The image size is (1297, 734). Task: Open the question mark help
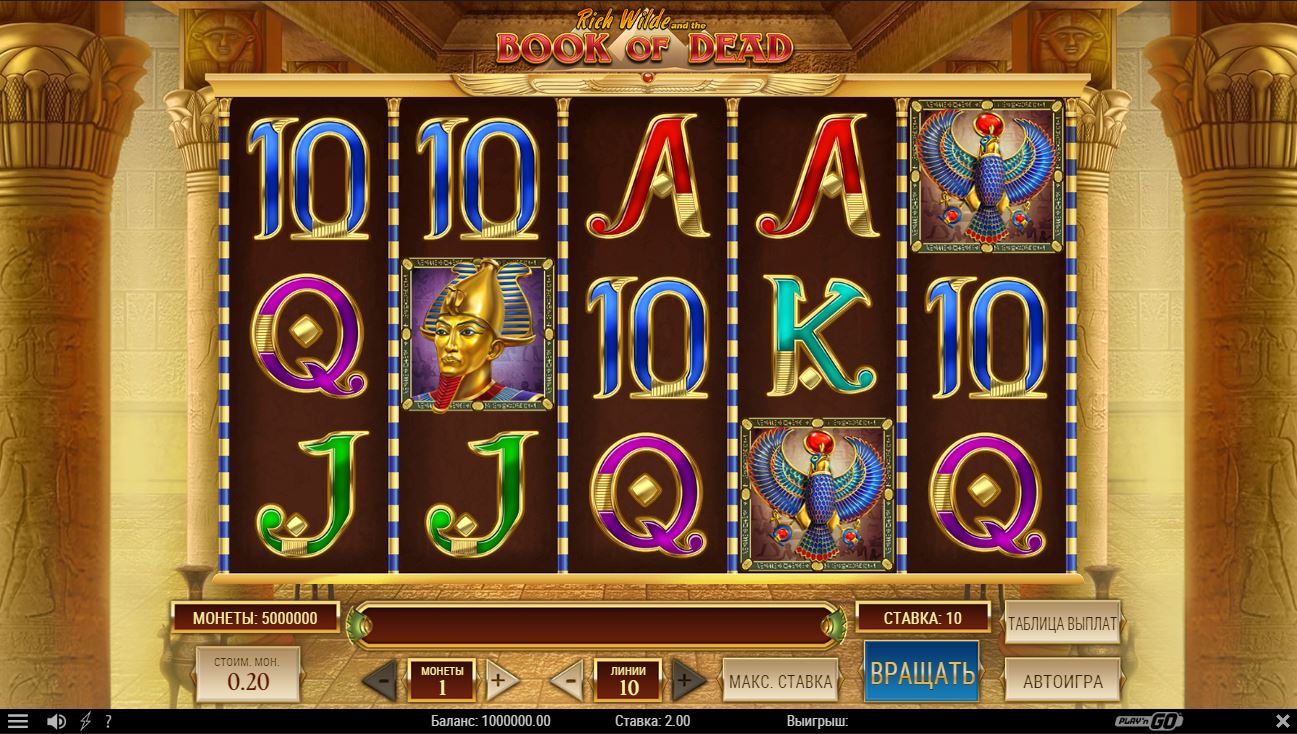[x=108, y=721]
